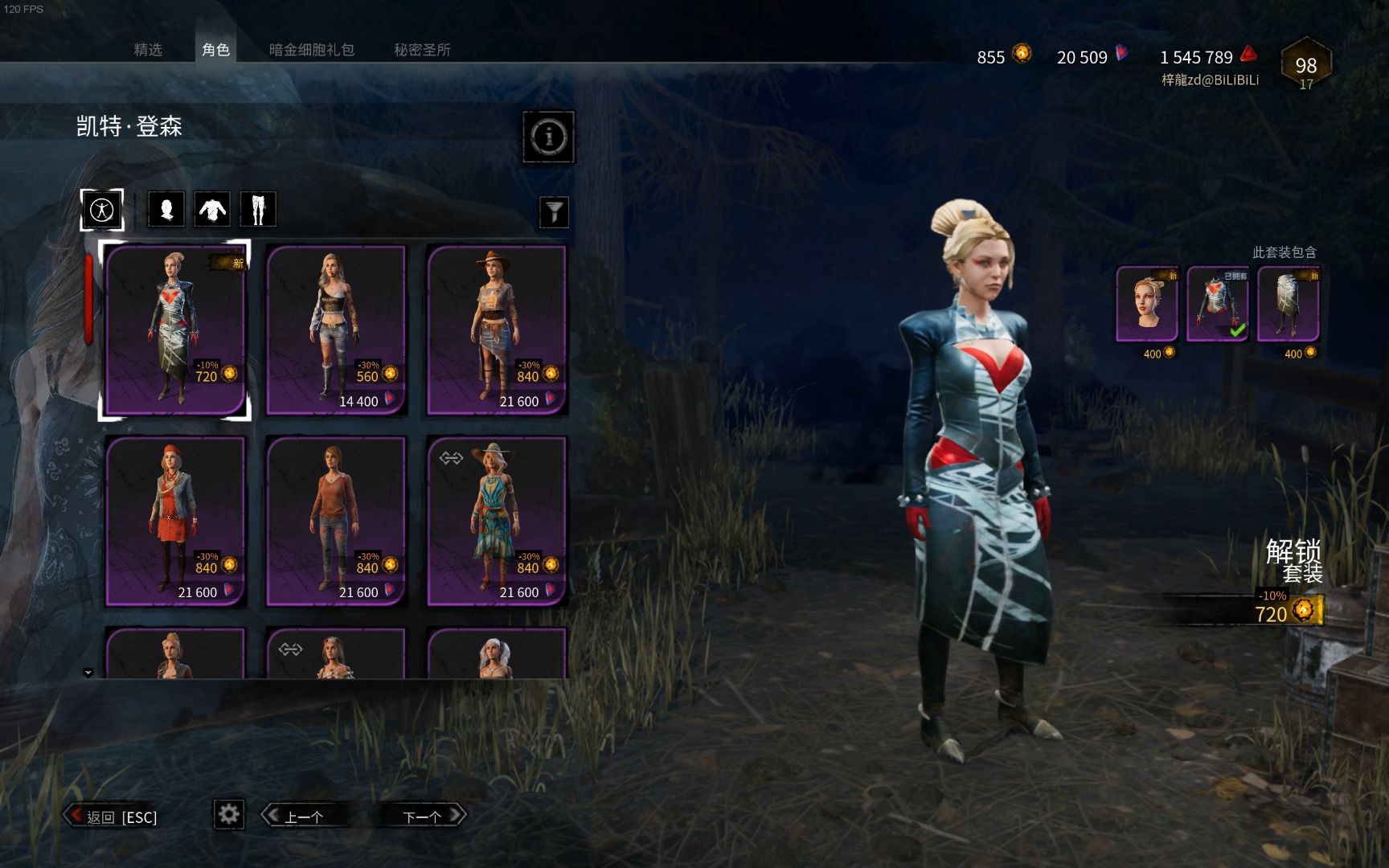
Task: Open the character info button
Action: [549, 137]
